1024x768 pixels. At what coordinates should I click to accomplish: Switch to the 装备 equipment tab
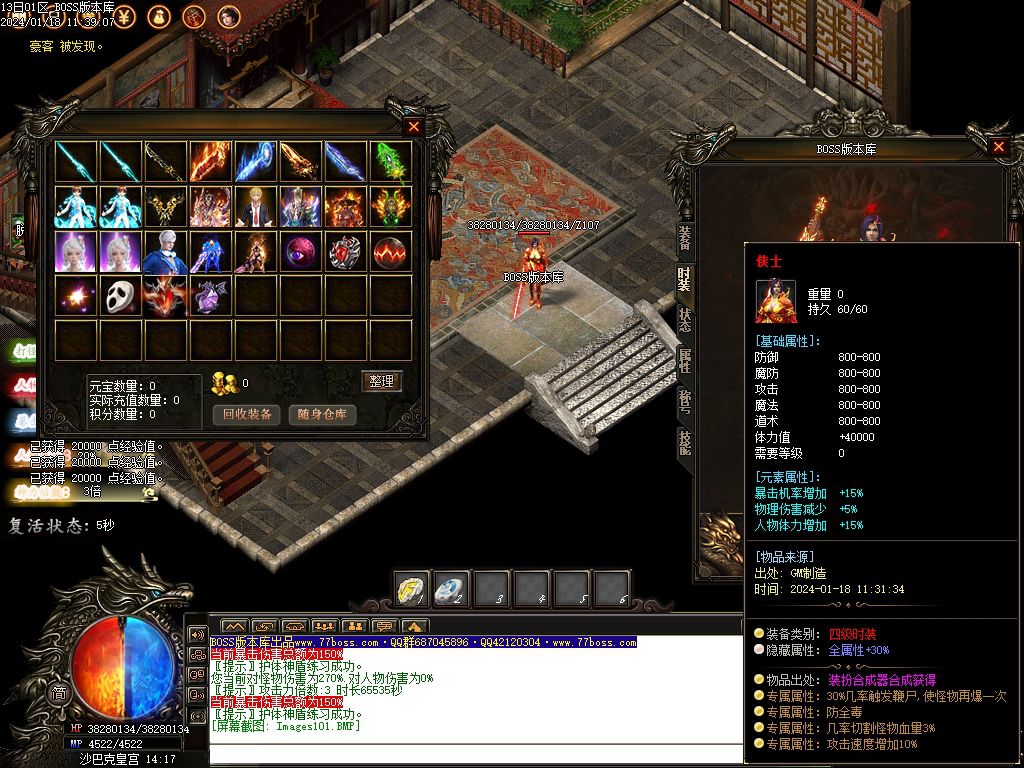click(685, 237)
